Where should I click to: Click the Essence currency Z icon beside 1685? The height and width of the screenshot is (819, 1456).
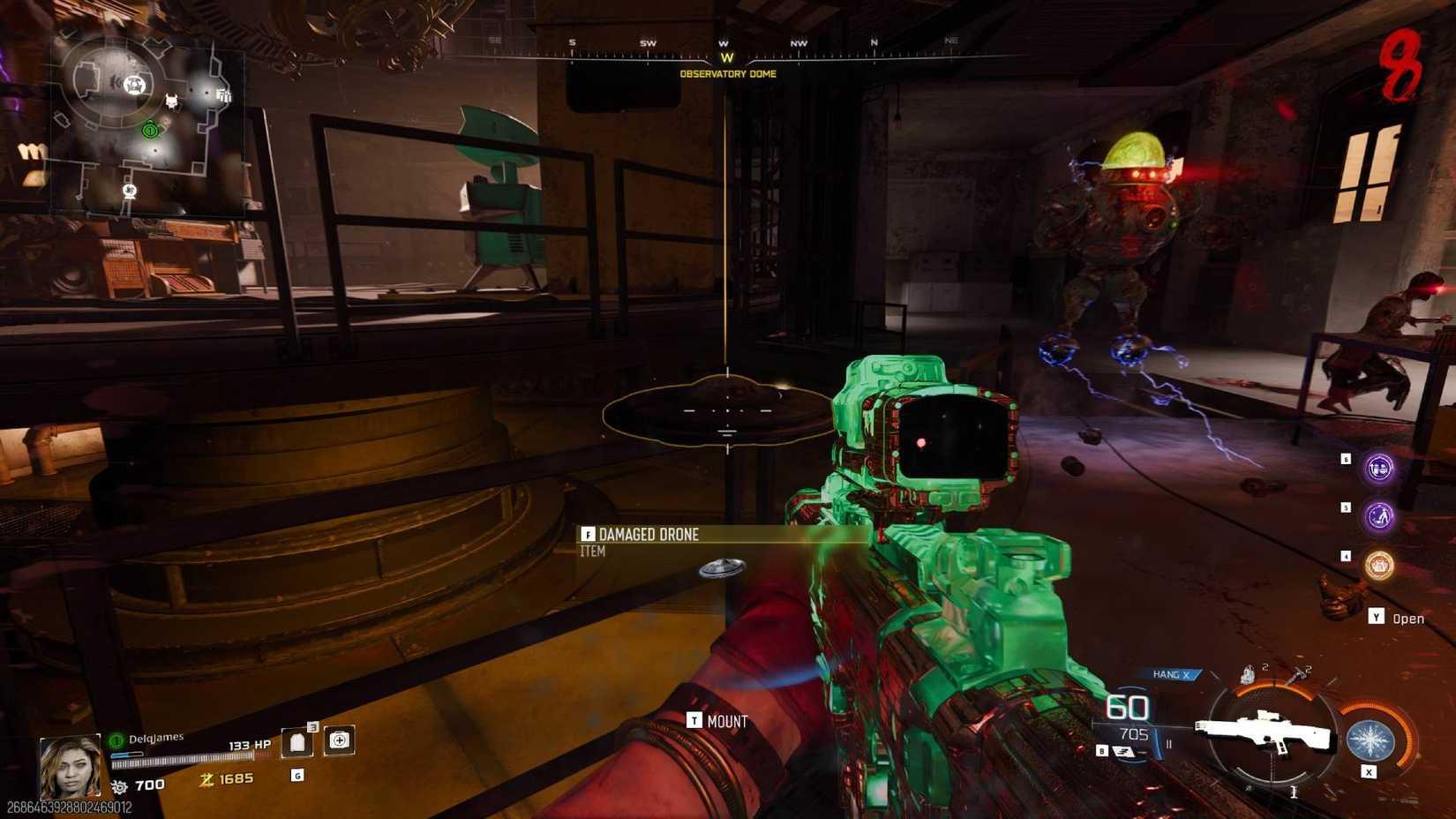pyautogui.click(x=207, y=778)
